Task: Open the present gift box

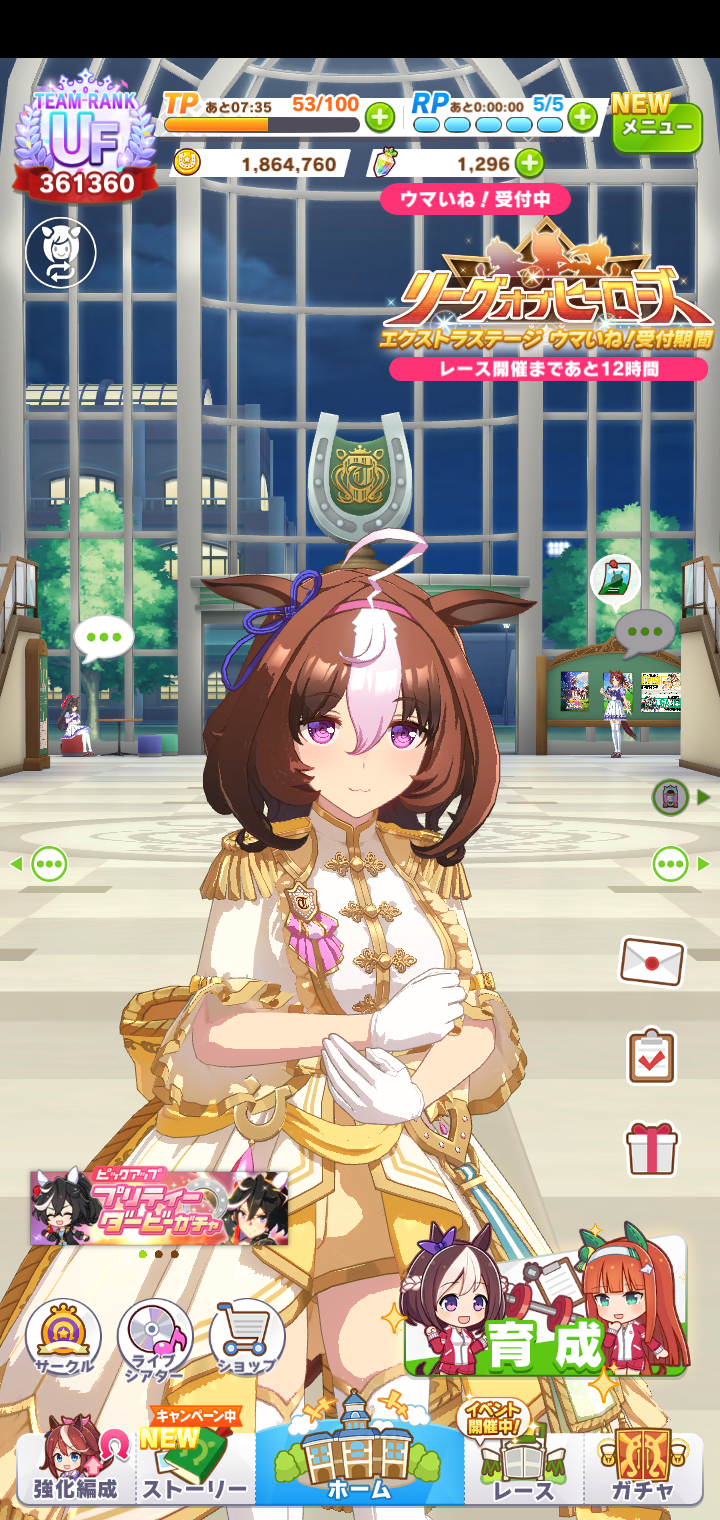Action: 652,1148
